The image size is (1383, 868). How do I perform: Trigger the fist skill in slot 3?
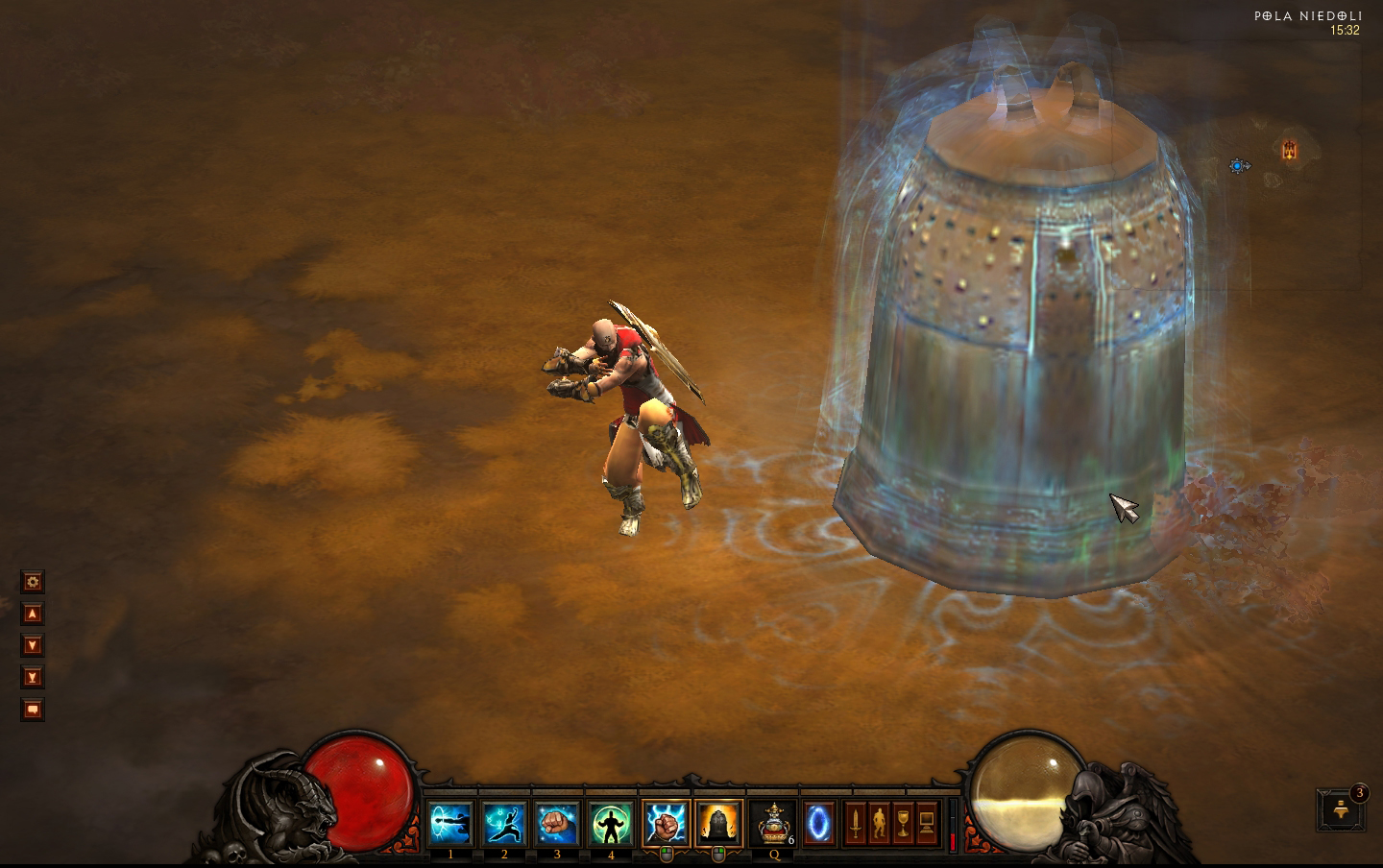point(557,824)
